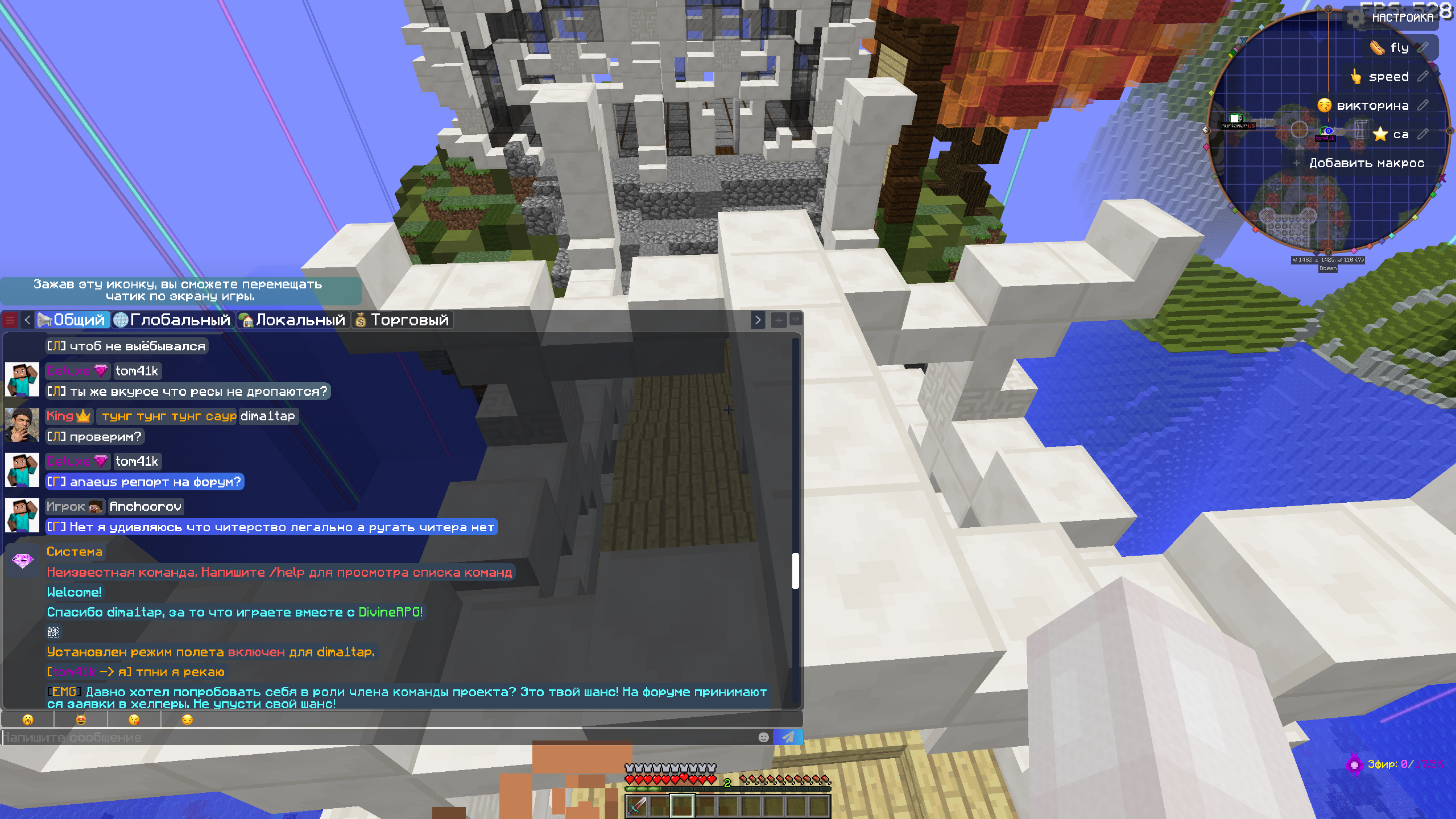Insert the kissing-heart emoji
This screenshot has width=1456, height=819.
pos(134,720)
